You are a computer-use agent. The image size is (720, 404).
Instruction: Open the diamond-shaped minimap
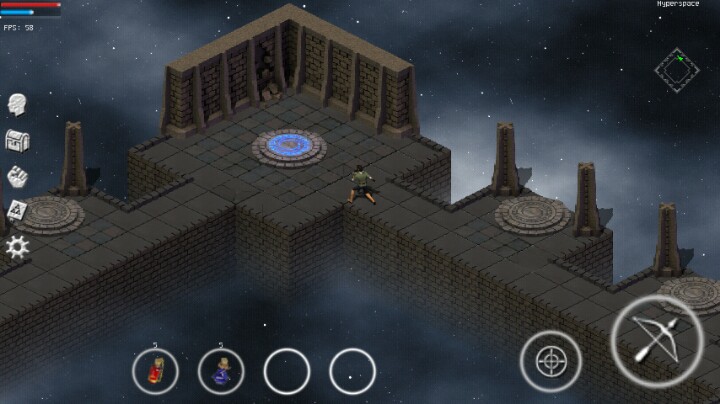pos(677,69)
